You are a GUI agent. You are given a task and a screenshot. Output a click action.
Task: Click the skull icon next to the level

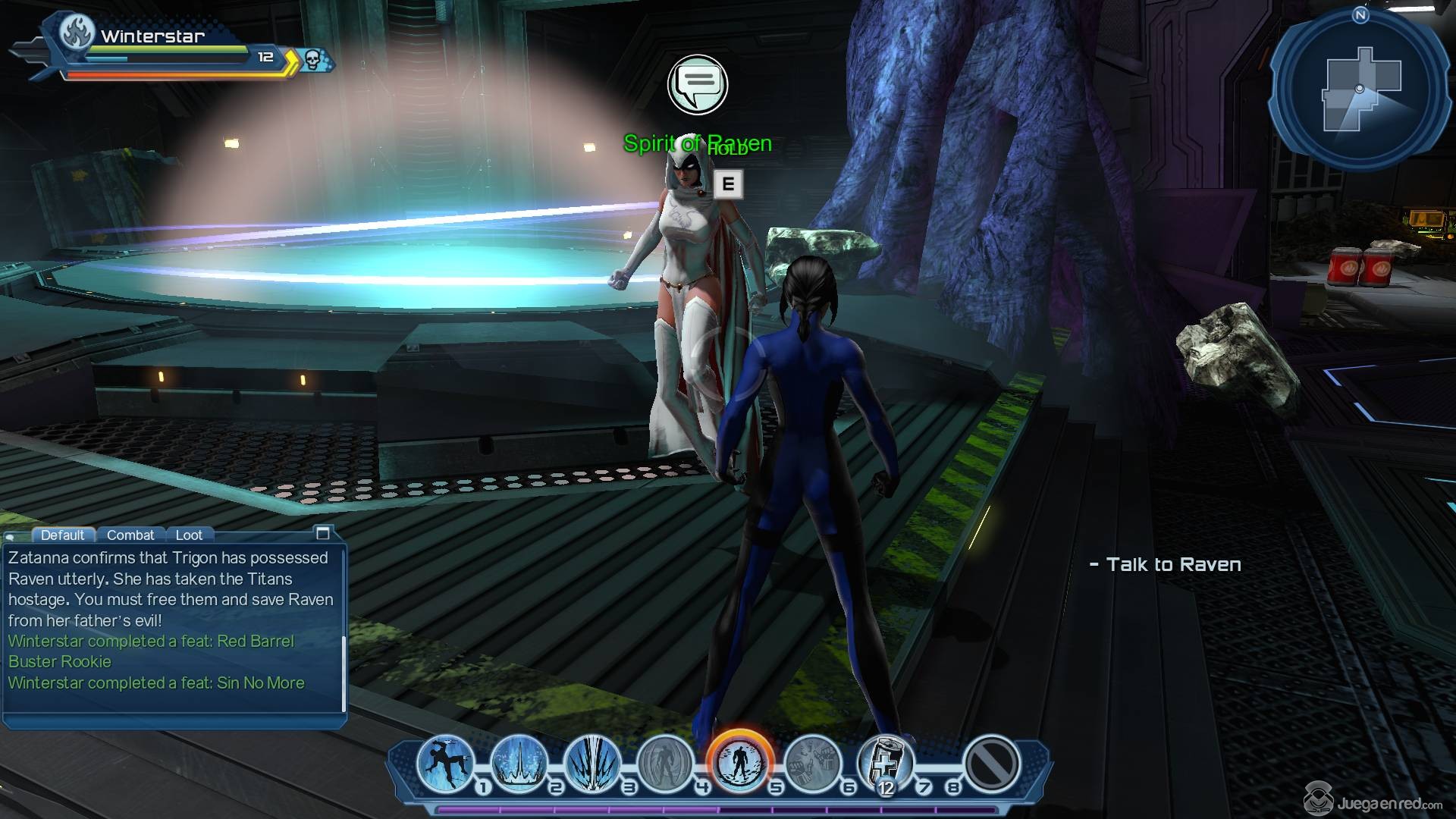tap(312, 59)
